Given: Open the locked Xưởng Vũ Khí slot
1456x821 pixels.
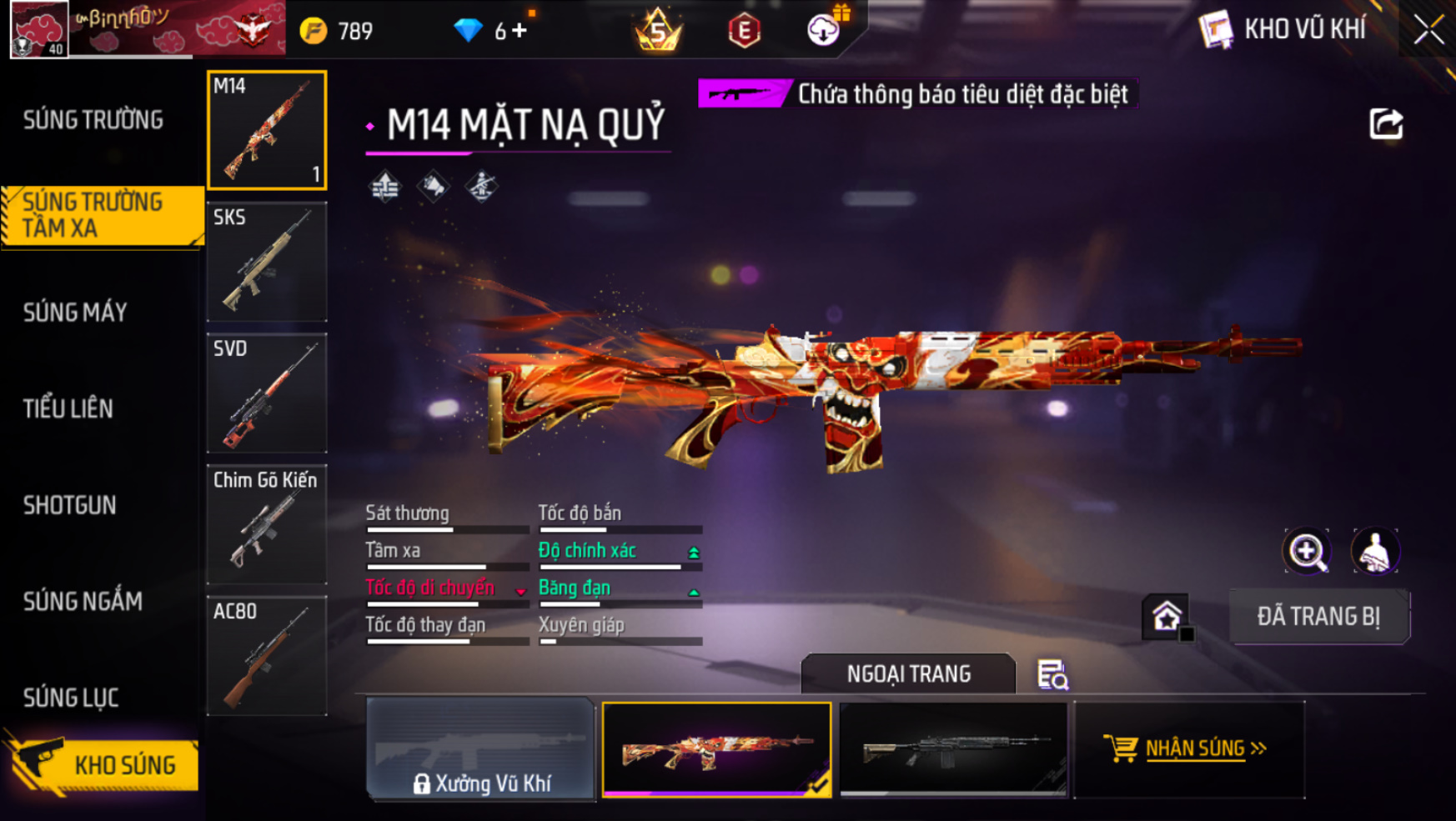Looking at the screenshot, I should pos(480,749).
